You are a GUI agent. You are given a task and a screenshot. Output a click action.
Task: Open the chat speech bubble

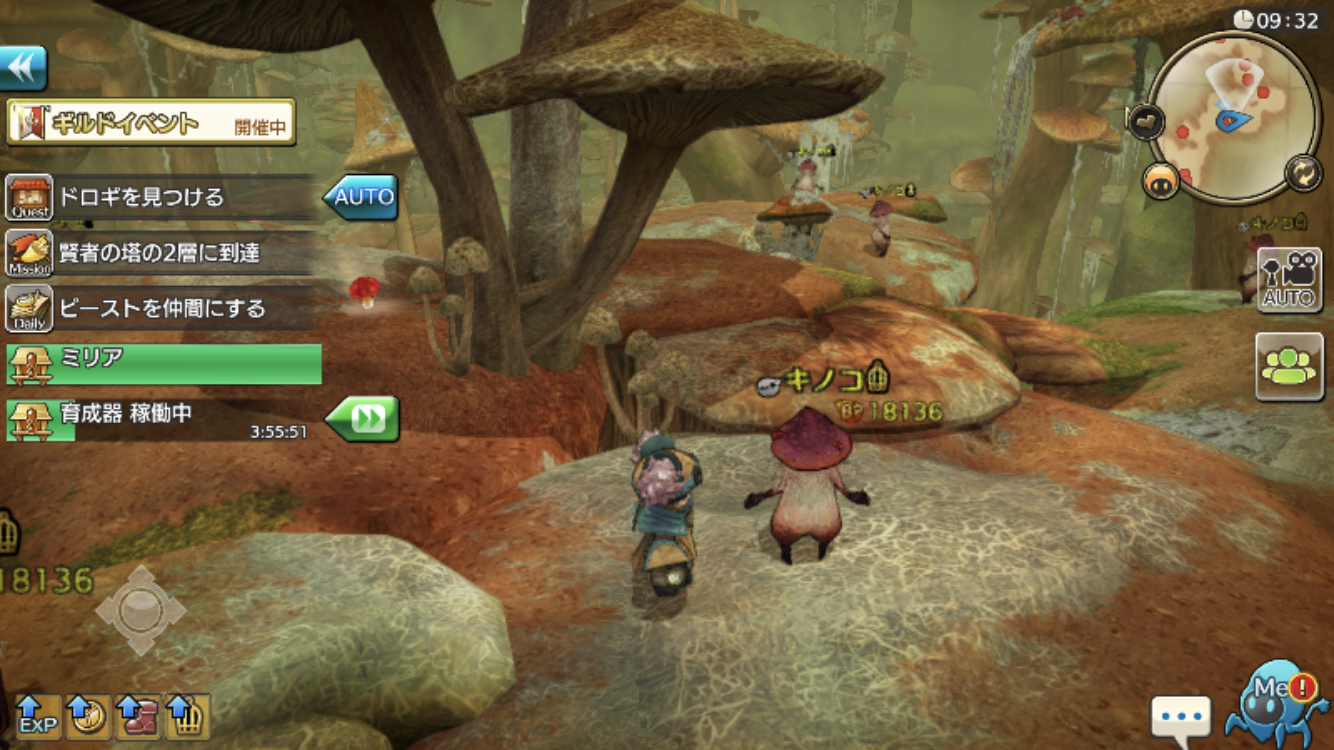[1180, 719]
